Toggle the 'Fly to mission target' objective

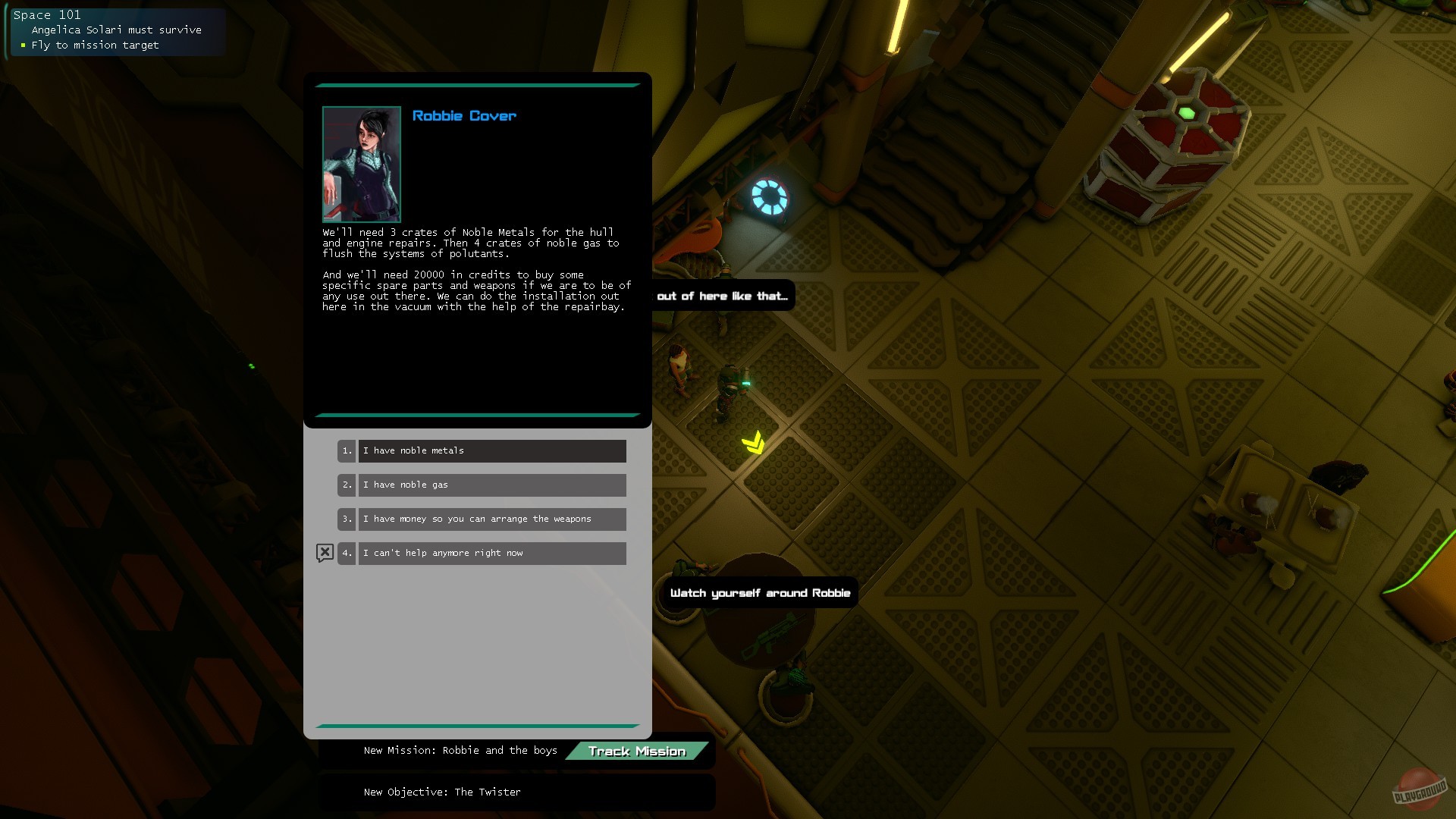coord(94,45)
